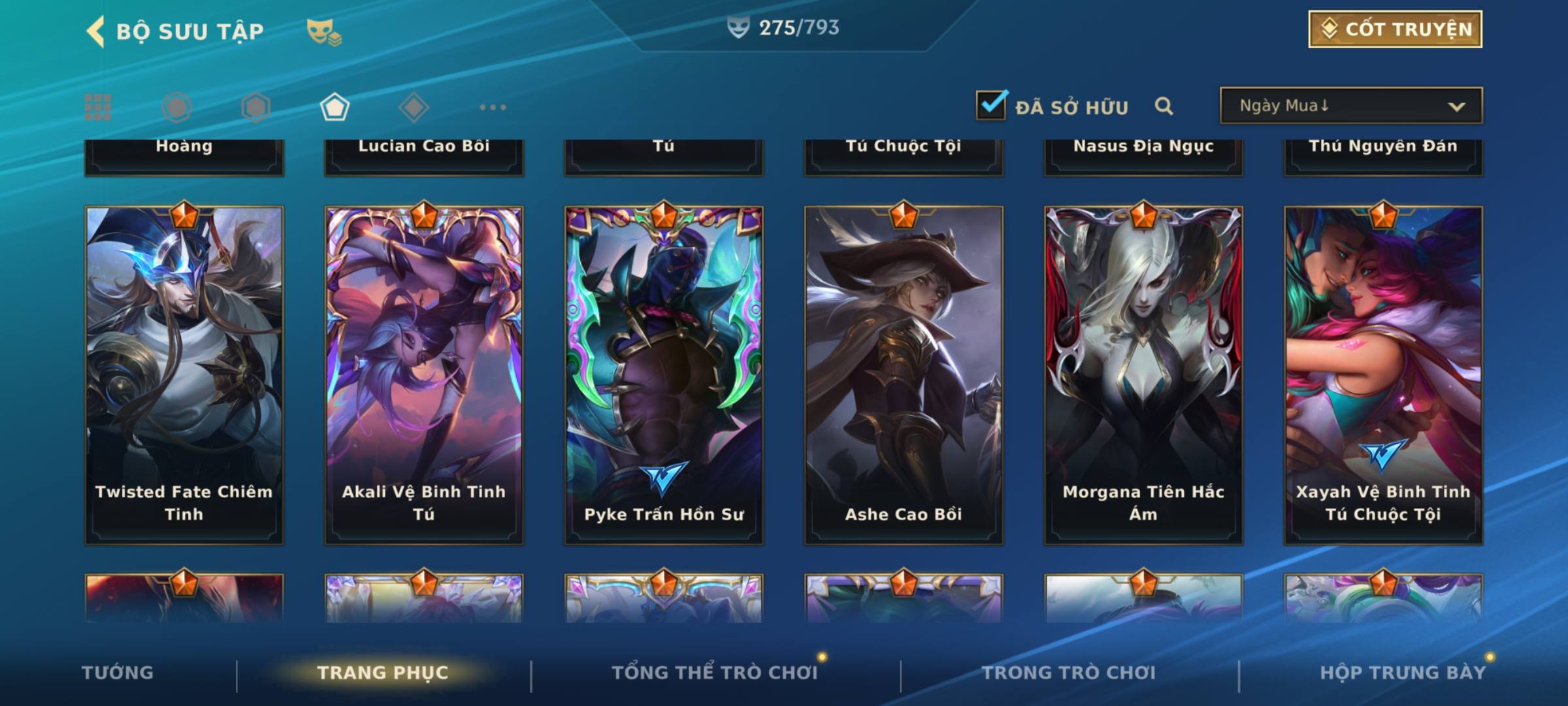Select Twisted Fate Chiêm Tinh skin card
The height and width of the screenshot is (706, 1568).
184,375
